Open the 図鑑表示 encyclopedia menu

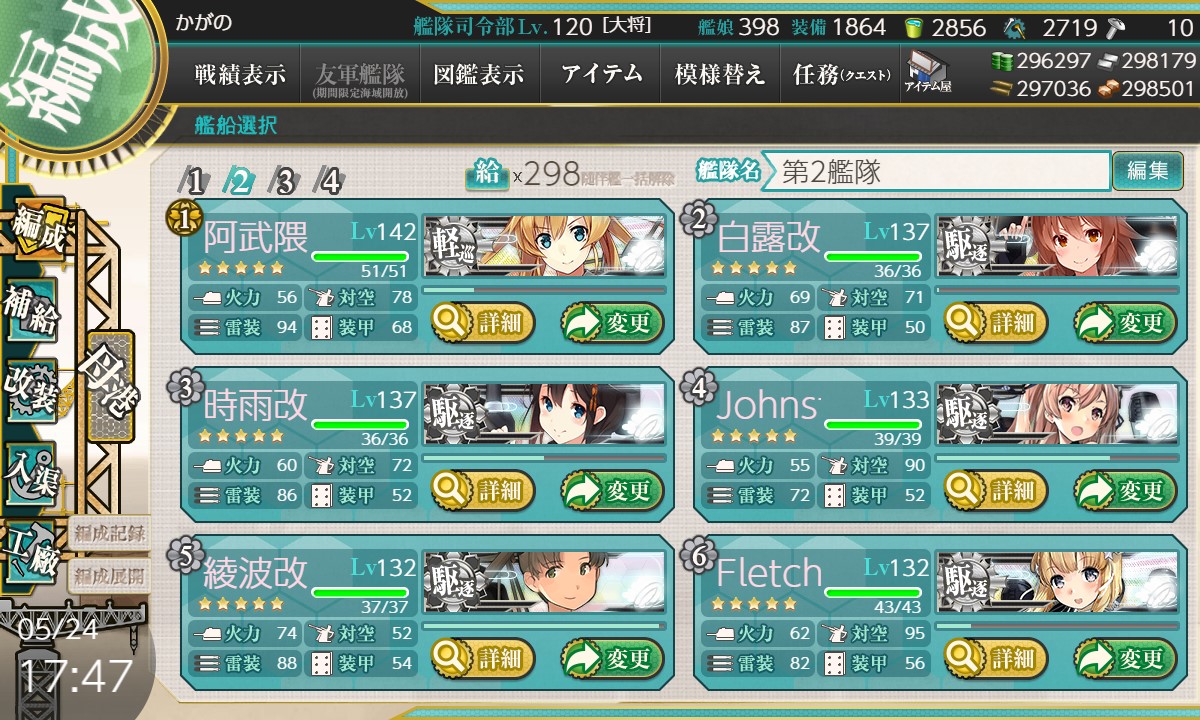(x=478, y=75)
